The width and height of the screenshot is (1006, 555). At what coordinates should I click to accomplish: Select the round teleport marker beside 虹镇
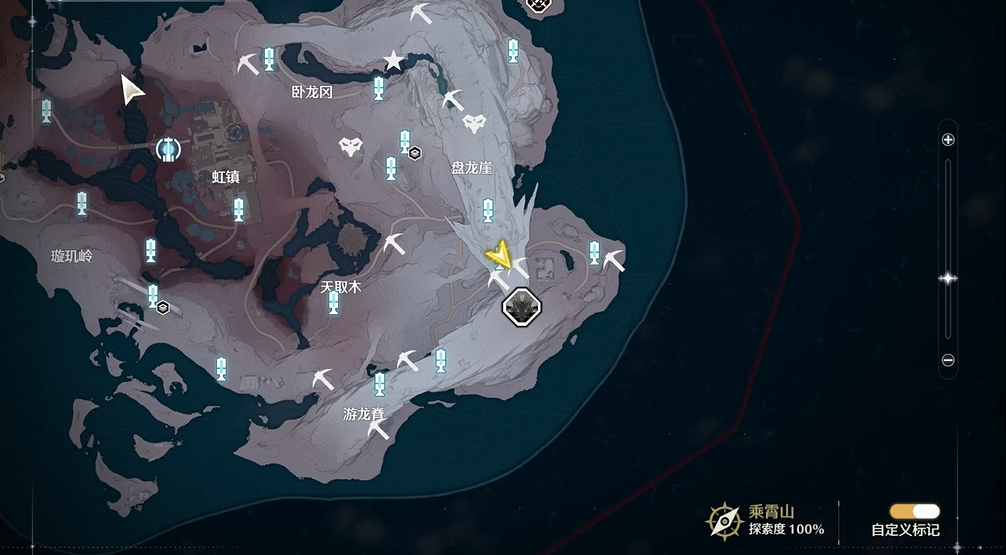click(168, 150)
